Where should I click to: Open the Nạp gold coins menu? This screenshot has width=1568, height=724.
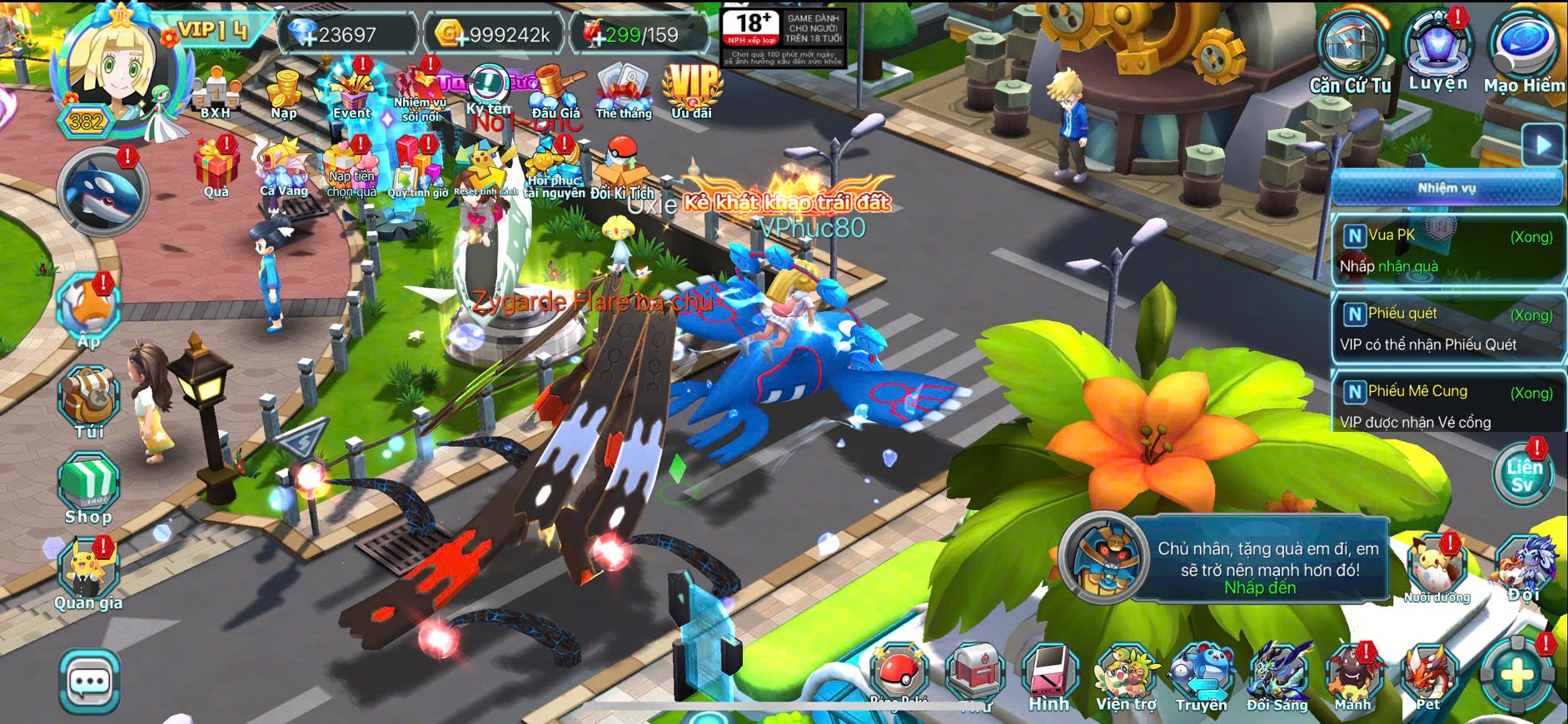(x=284, y=92)
